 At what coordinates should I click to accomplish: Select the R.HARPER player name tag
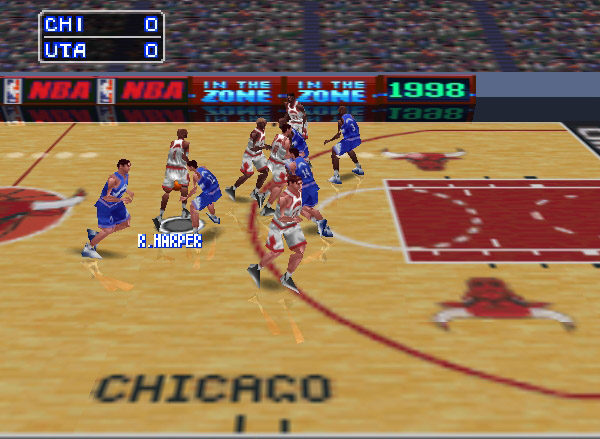(169, 241)
